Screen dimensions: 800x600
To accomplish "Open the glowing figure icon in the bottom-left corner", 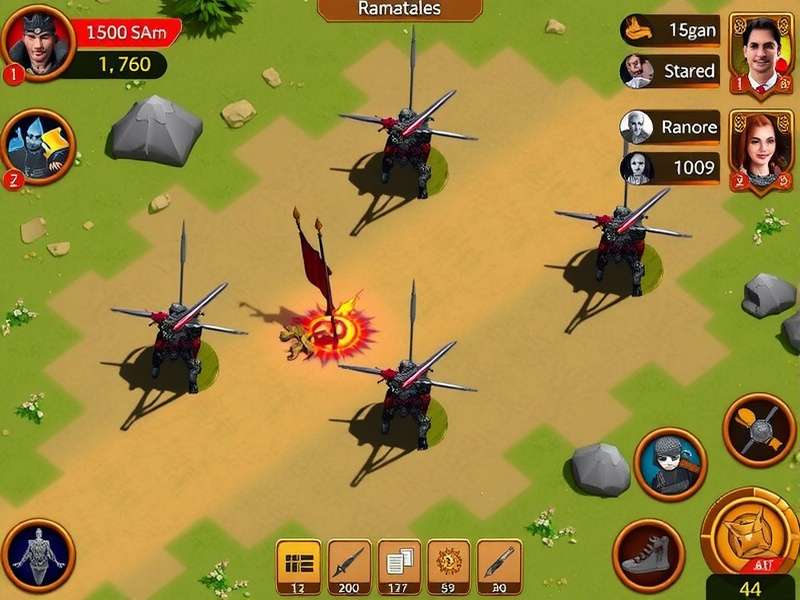I will tap(38, 554).
